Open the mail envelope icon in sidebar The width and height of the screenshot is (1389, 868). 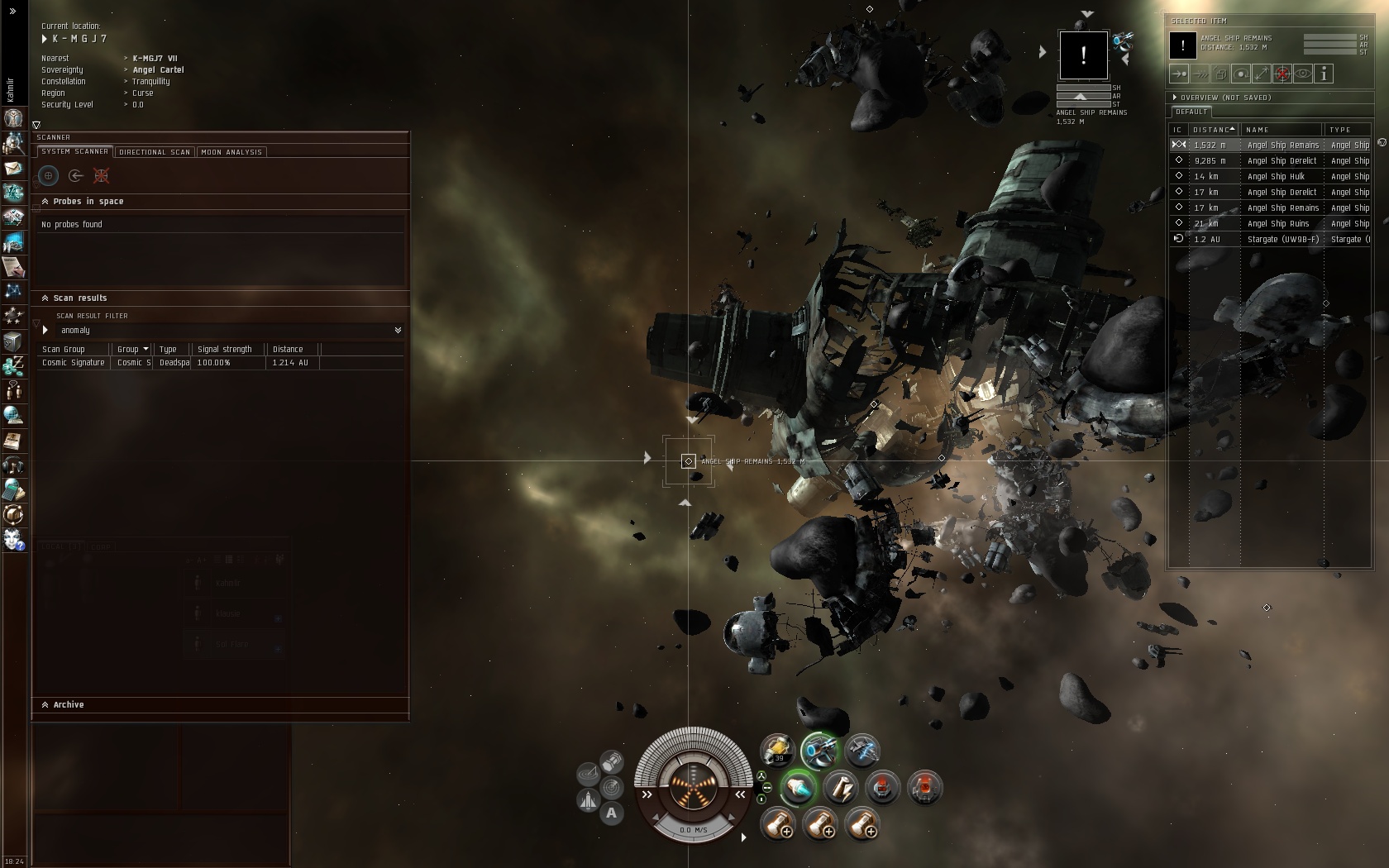click(13, 169)
